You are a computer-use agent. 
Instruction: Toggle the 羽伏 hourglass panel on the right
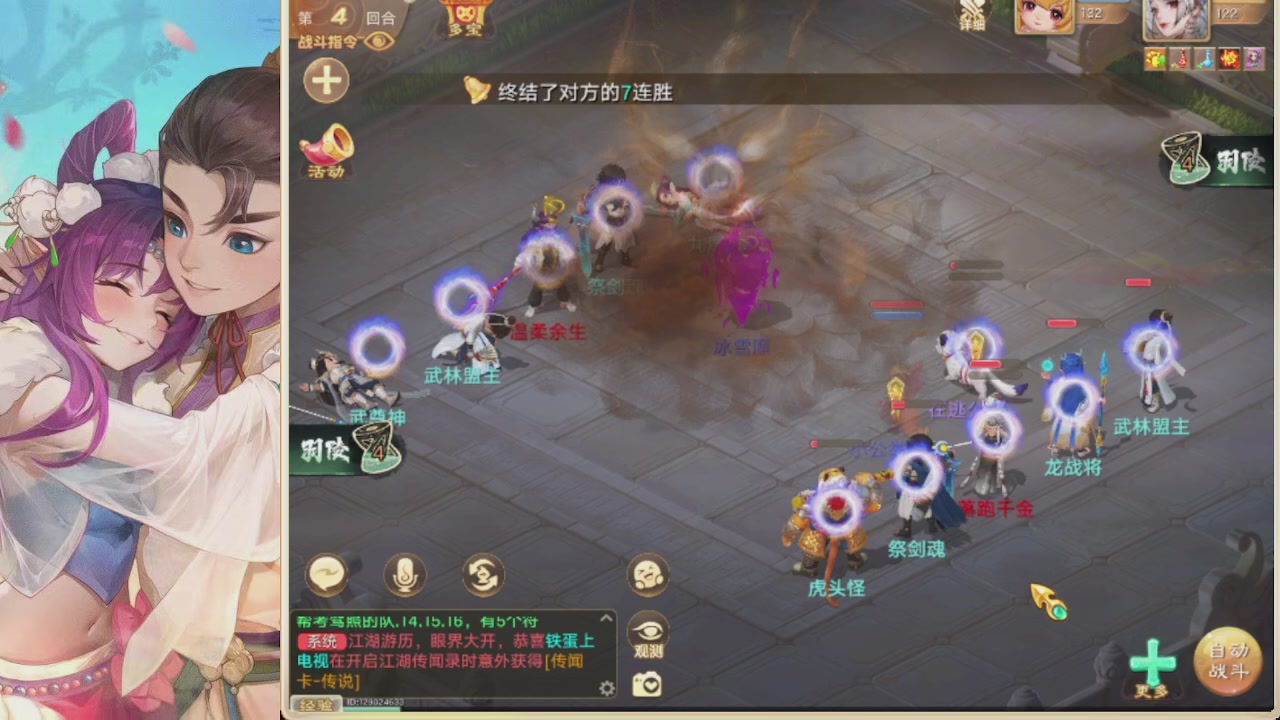[x=1188, y=157]
